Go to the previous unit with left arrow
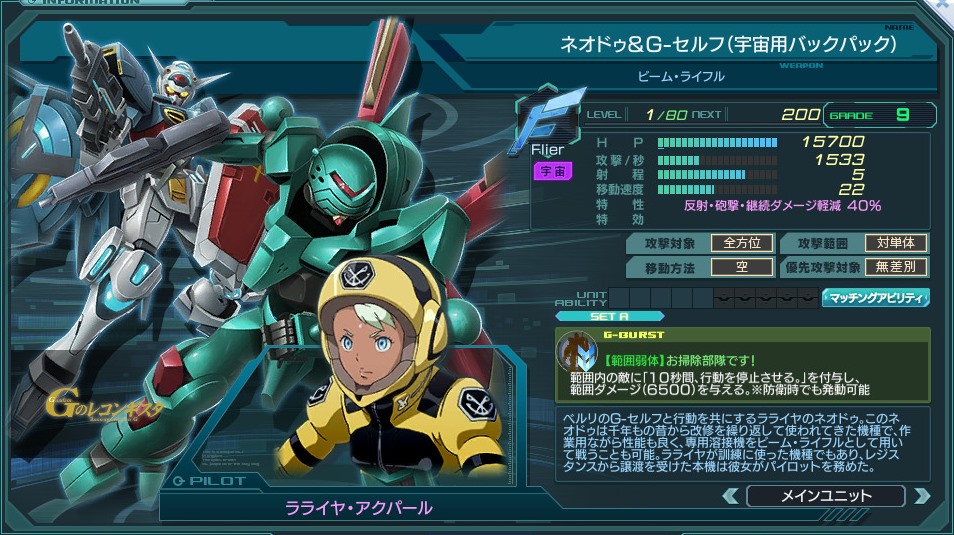The image size is (954, 535). click(x=731, y=496)
